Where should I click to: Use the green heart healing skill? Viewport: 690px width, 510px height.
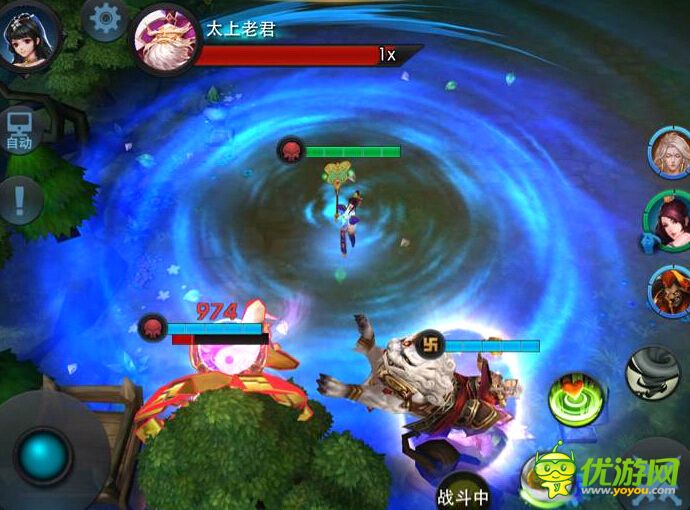(577, 399)
